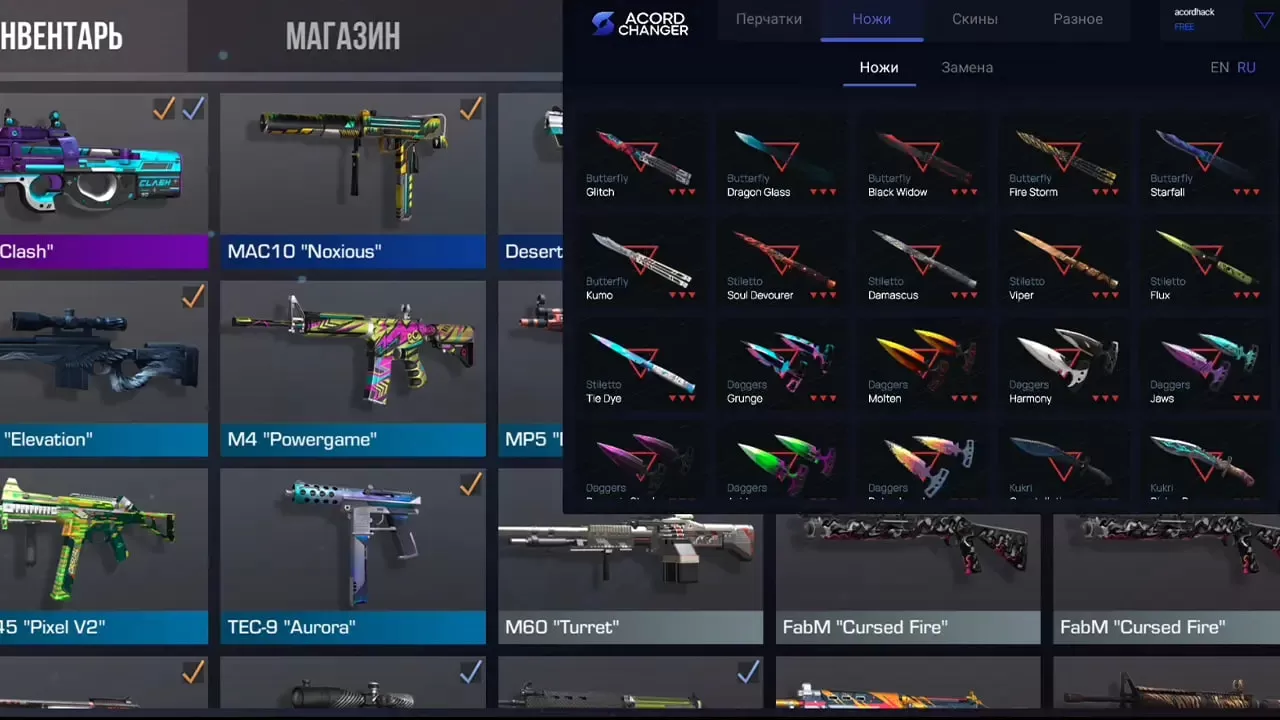Select the Daggers Jaws knife
This screenshot has width=1280, height=720.
1205,367
